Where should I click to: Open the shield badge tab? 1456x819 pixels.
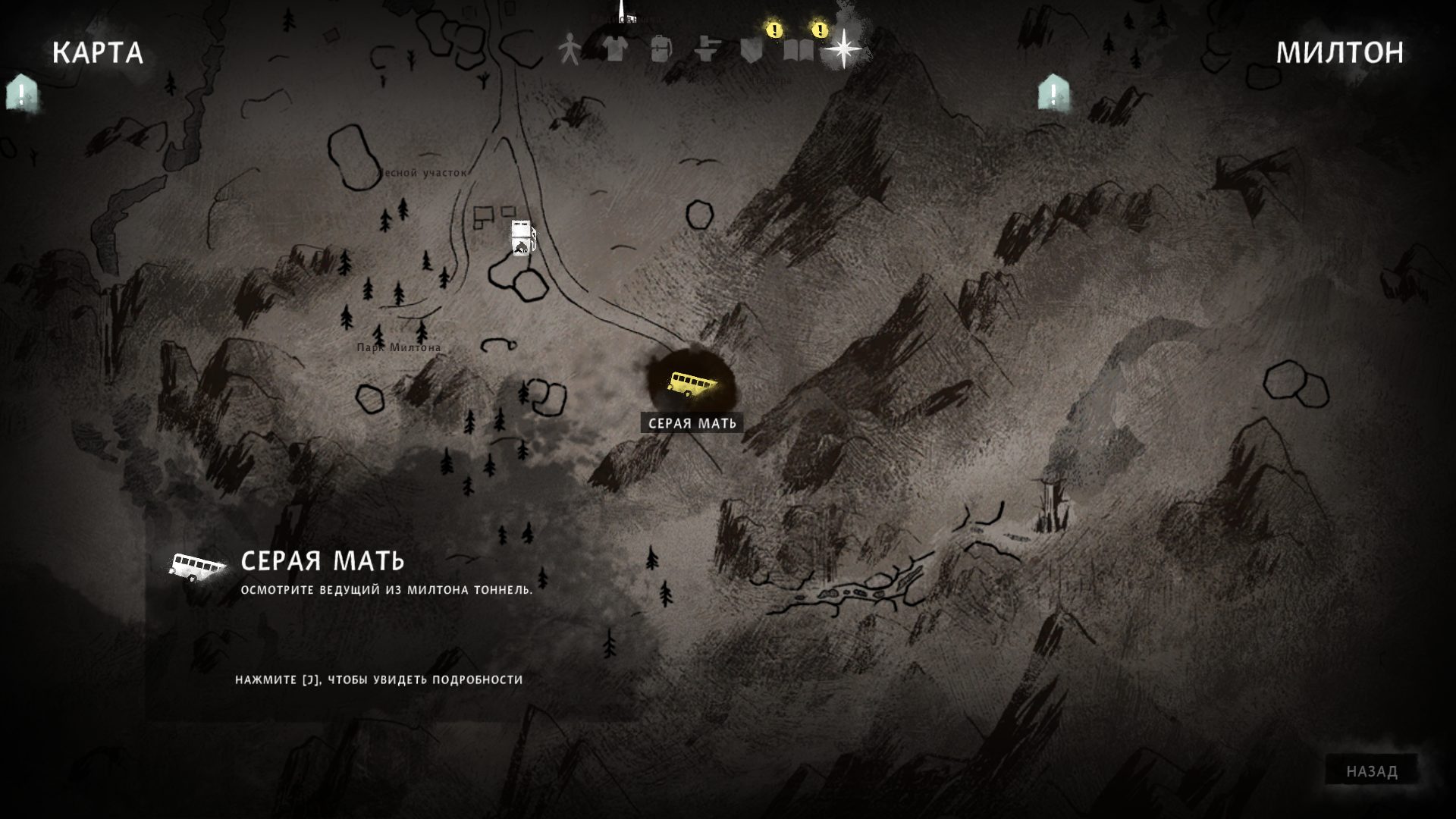(752, 50)
